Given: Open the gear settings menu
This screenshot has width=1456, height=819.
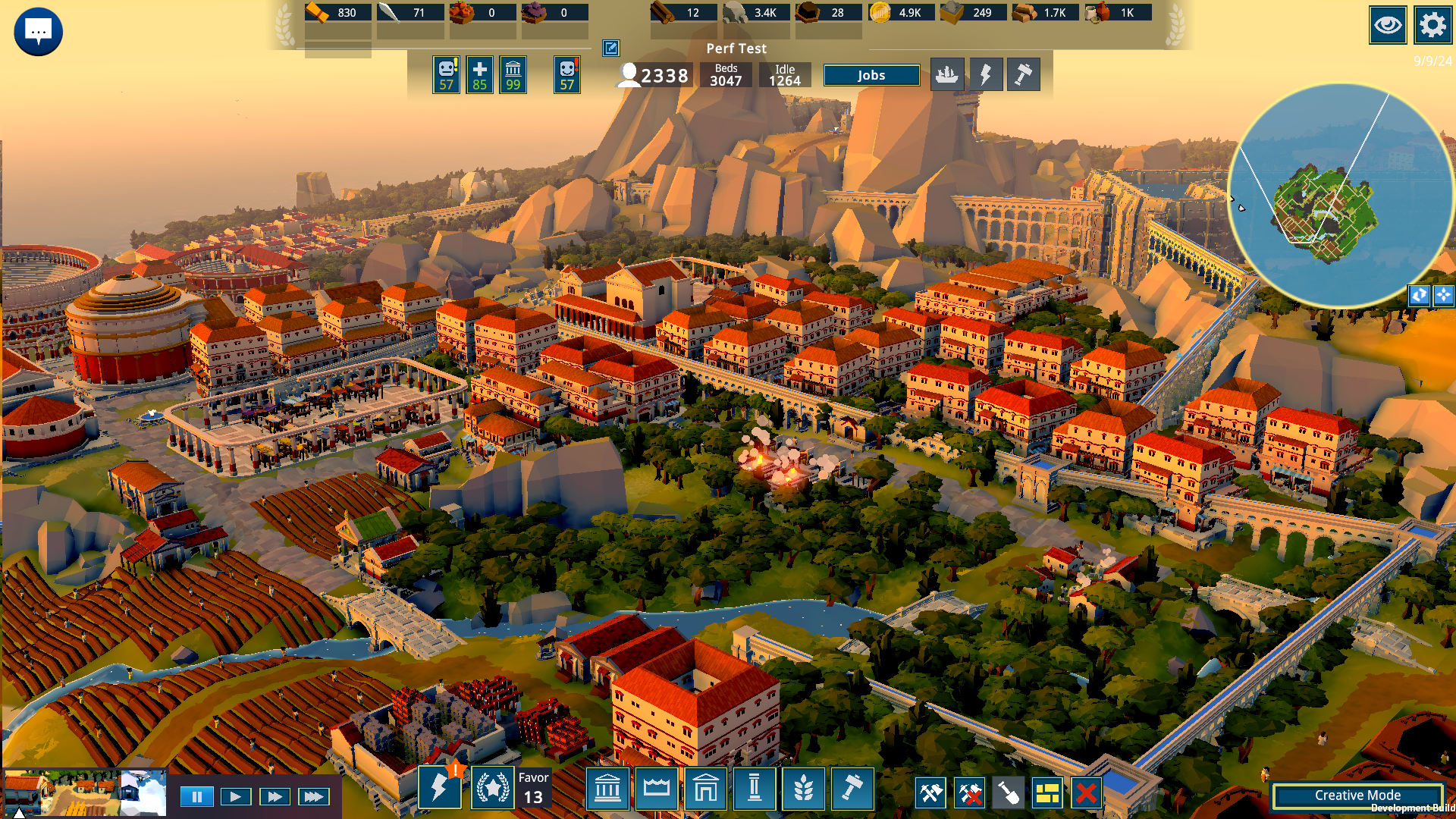Looking at the screenshot, I should (1432, 26).
